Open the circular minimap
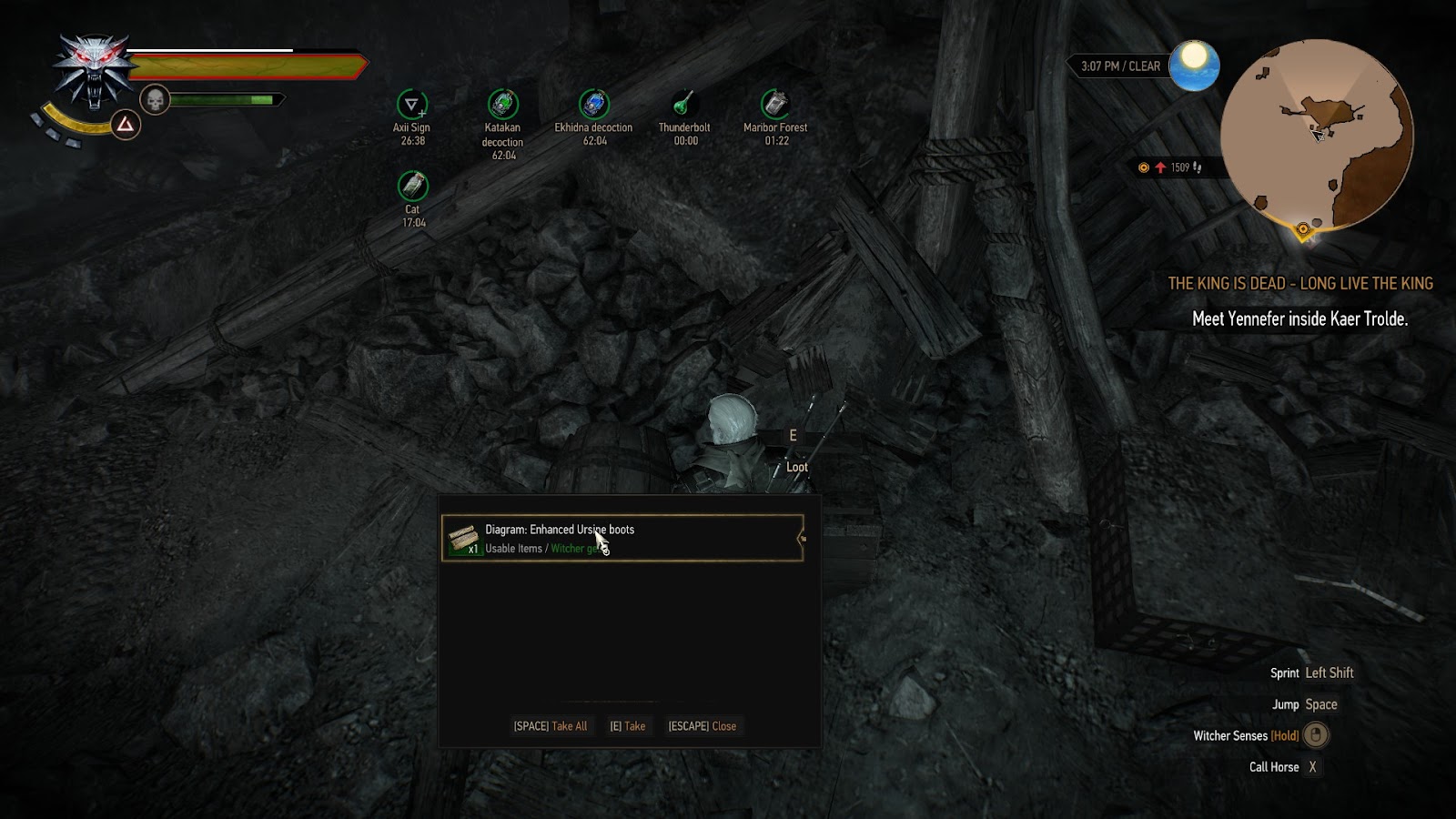This screenshot has height=819, width=1456. (1316, 135)
